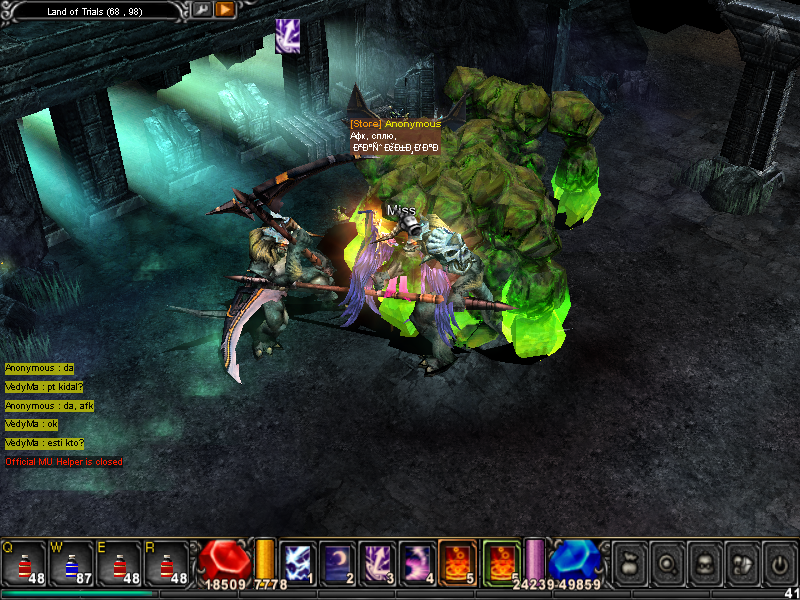Click the power icon system menu button
Viewport: 800px width, 600px height.
pos(778,565)
